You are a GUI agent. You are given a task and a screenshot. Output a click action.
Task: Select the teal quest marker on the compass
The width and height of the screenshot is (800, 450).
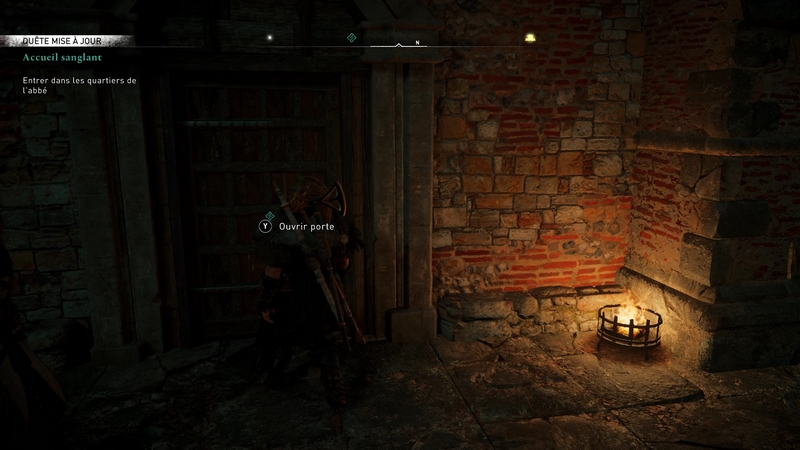[352, 38]
